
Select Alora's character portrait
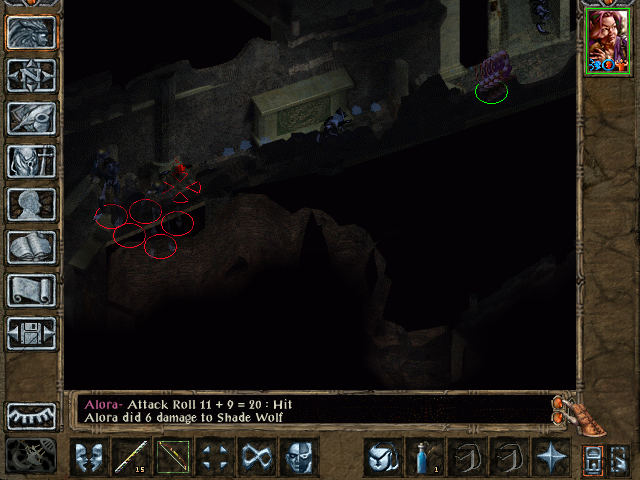607,39
